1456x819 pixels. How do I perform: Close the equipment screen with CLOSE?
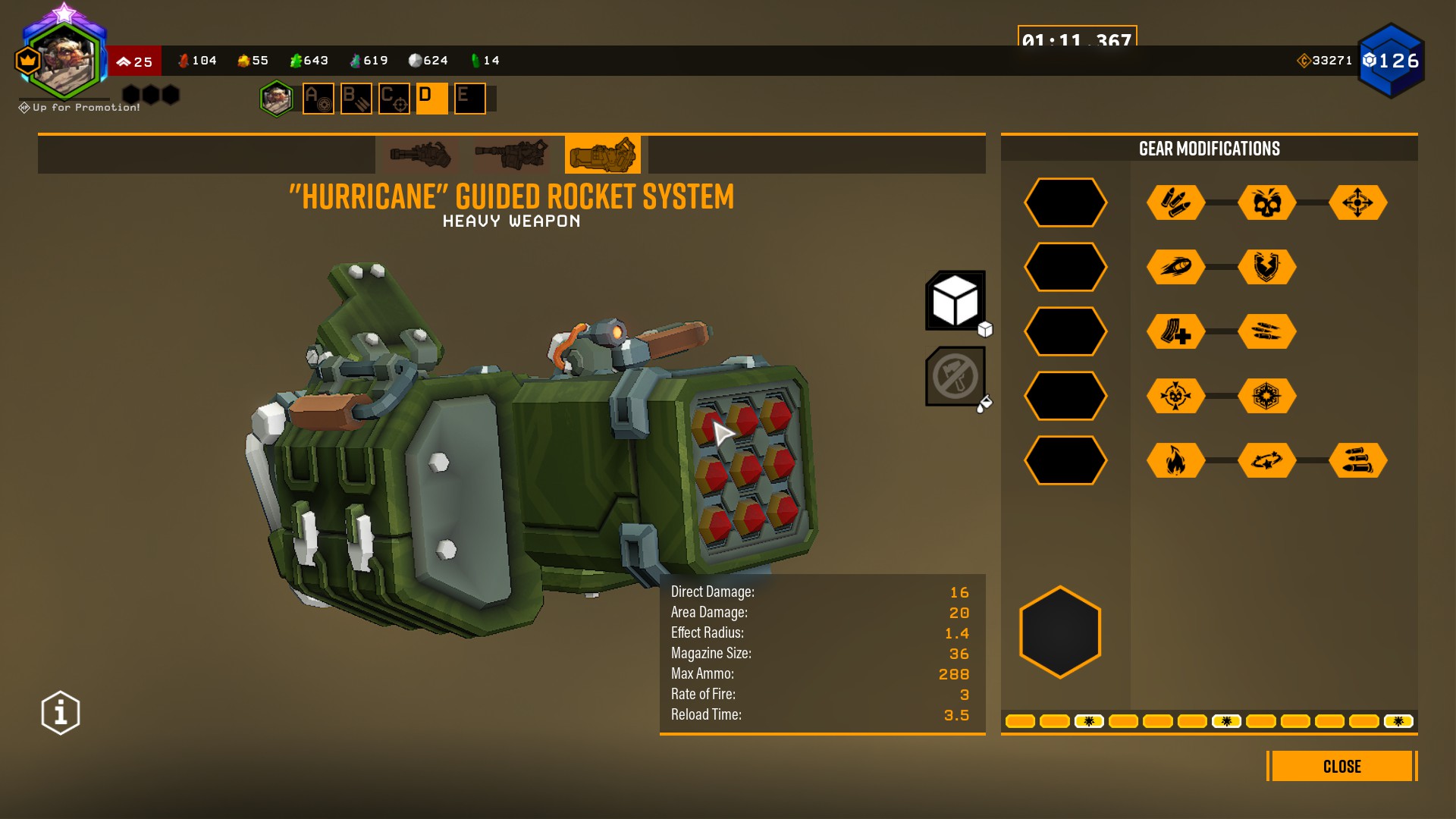pos(1341,766)
